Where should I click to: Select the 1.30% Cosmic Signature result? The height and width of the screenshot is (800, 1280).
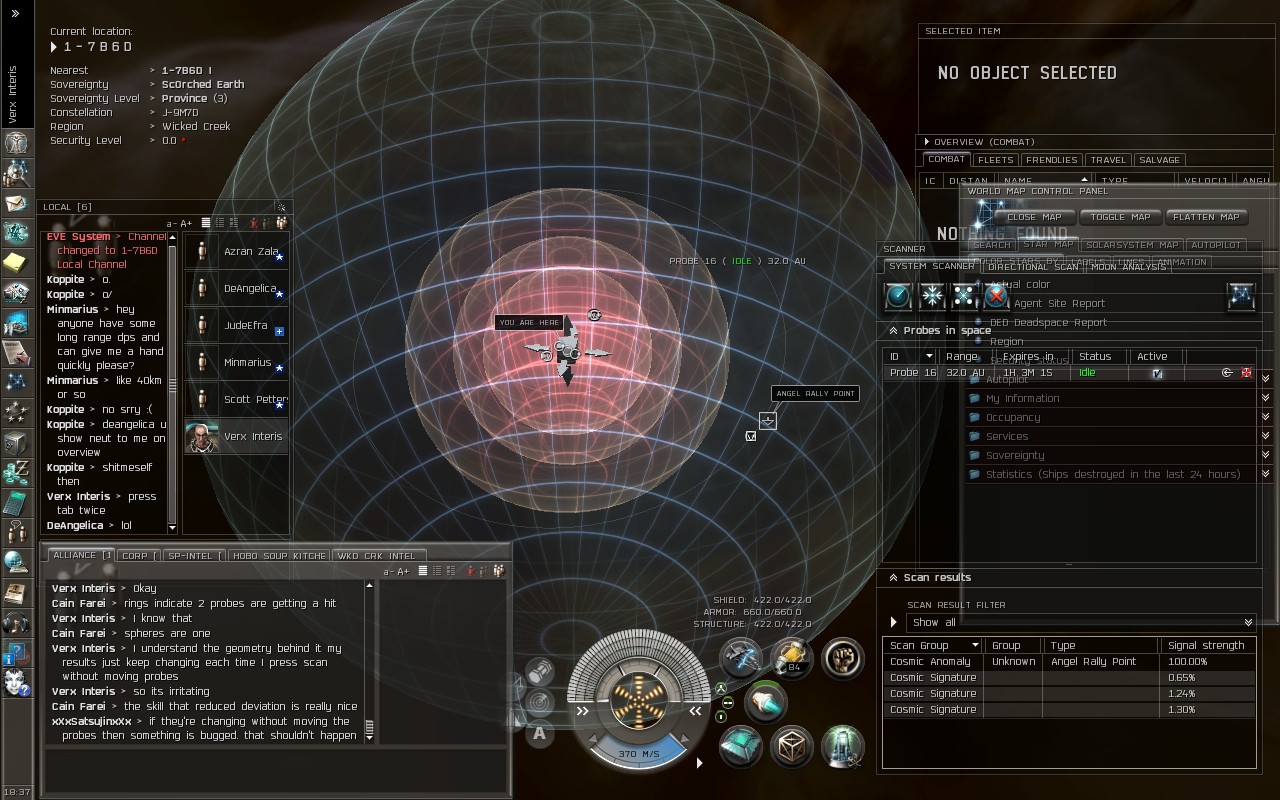1068,710
